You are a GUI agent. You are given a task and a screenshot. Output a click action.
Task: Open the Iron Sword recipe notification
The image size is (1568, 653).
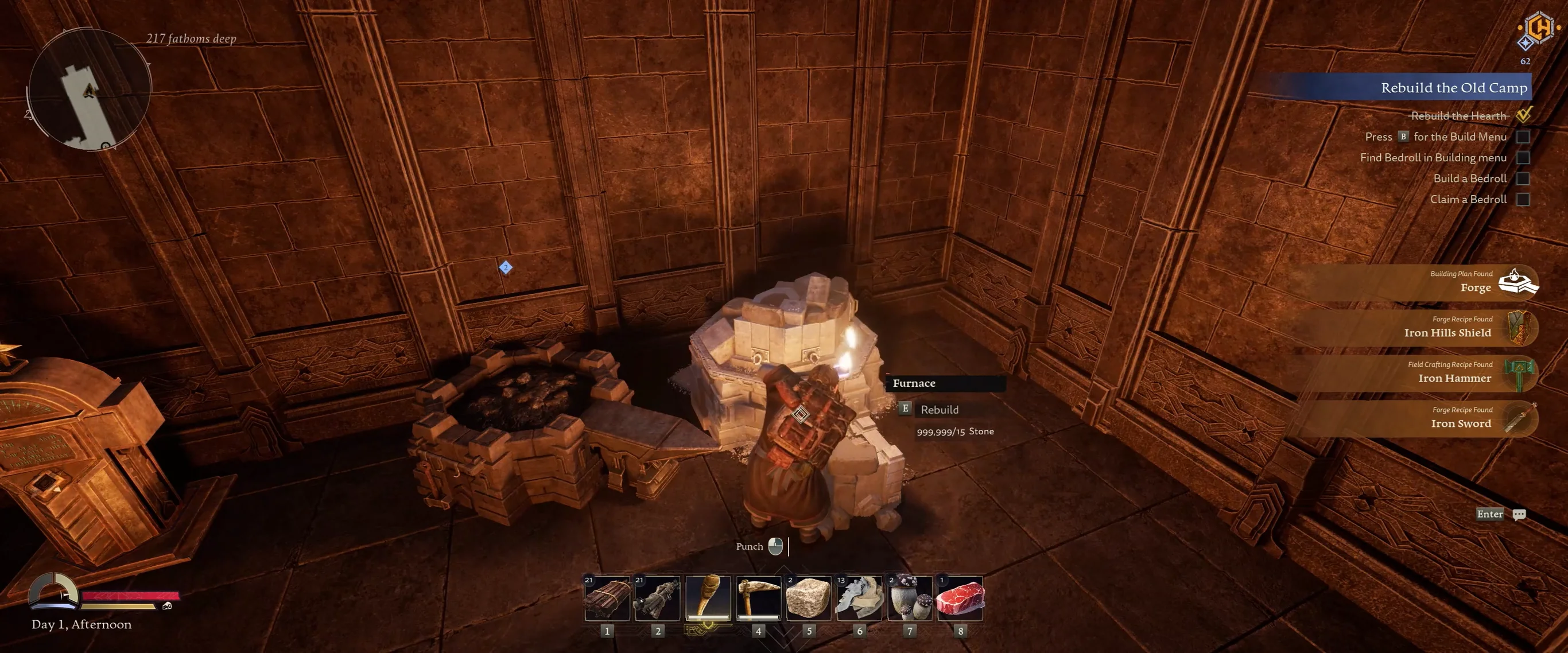1461,419
